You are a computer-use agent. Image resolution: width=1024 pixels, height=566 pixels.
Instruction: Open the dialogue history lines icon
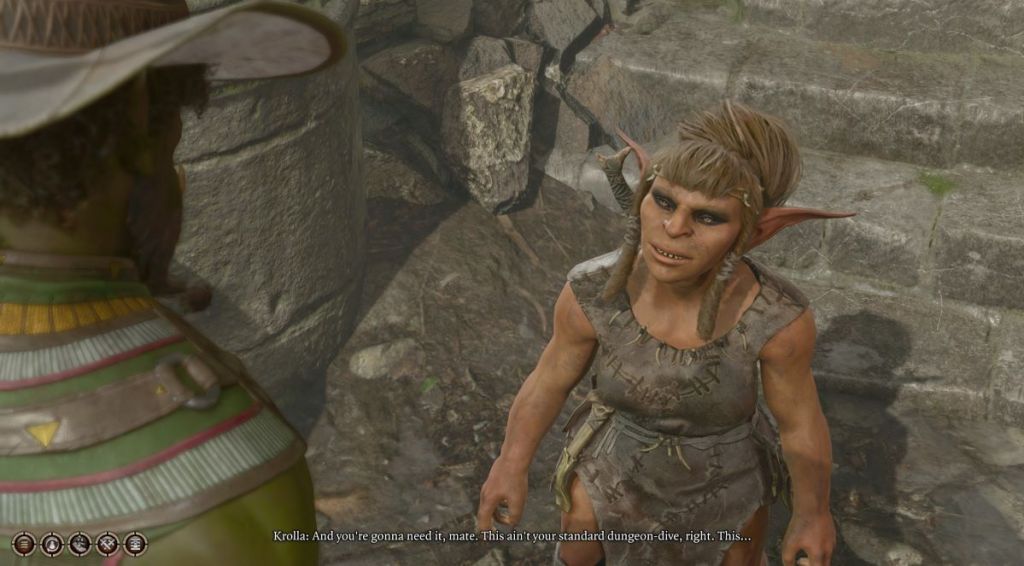tap(24, 544)
